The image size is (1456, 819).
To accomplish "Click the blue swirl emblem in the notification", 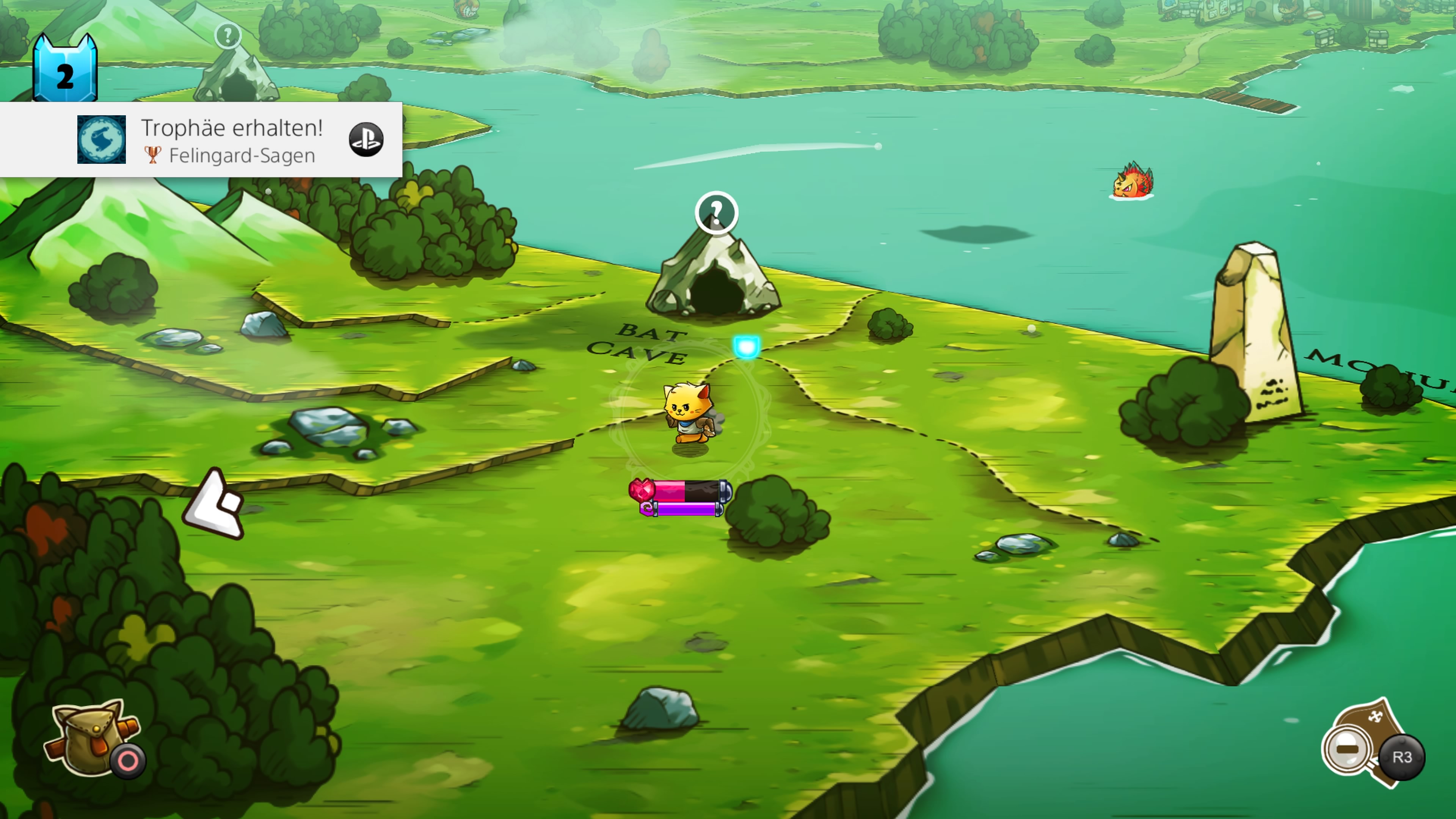I will [x=102, y=140].
